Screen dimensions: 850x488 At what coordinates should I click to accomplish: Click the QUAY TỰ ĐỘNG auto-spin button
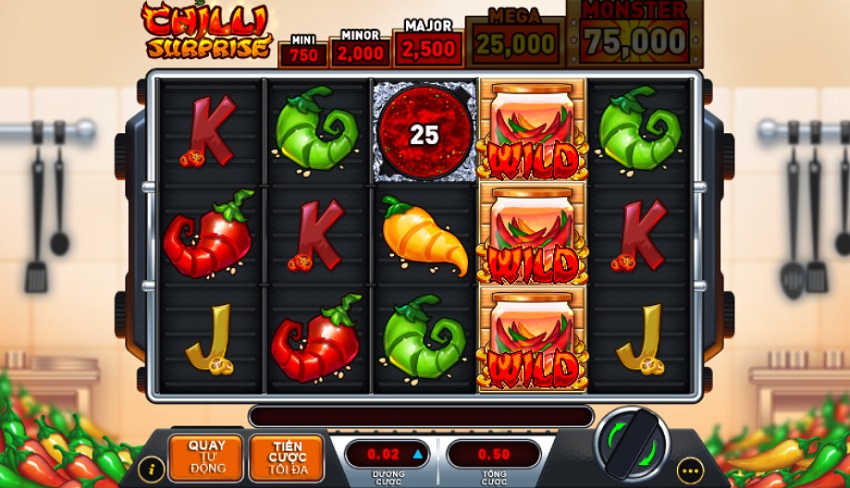pyautogui.click(x=206, y=456)
